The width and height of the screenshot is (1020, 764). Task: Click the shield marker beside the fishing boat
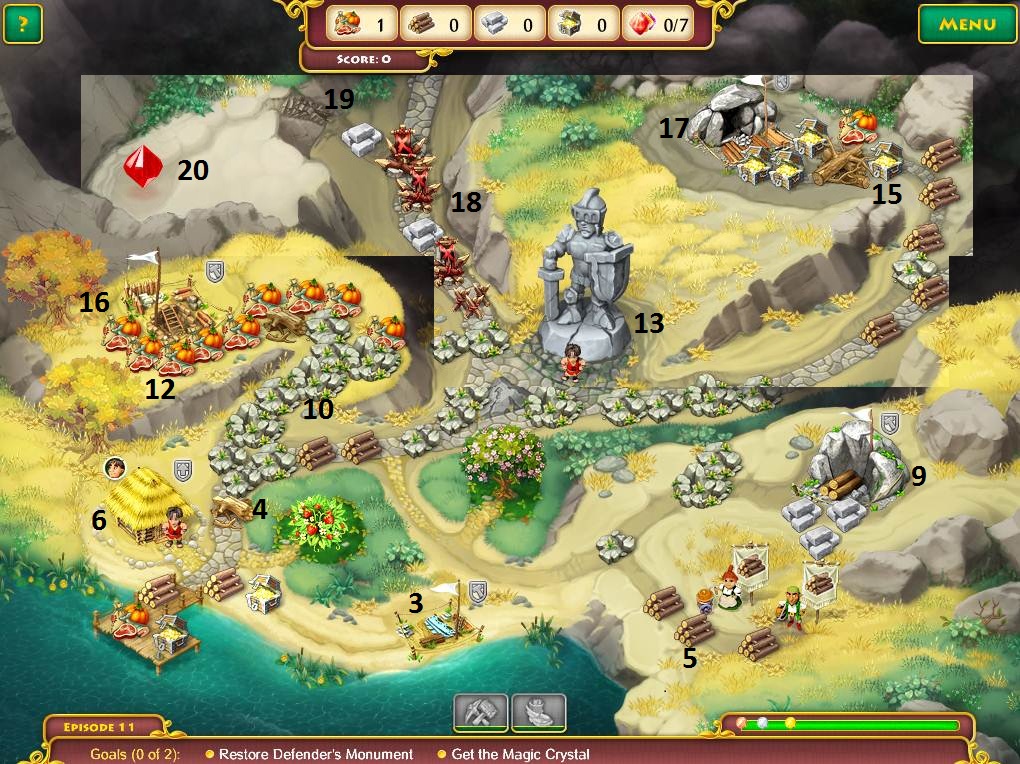coord(477,591)
